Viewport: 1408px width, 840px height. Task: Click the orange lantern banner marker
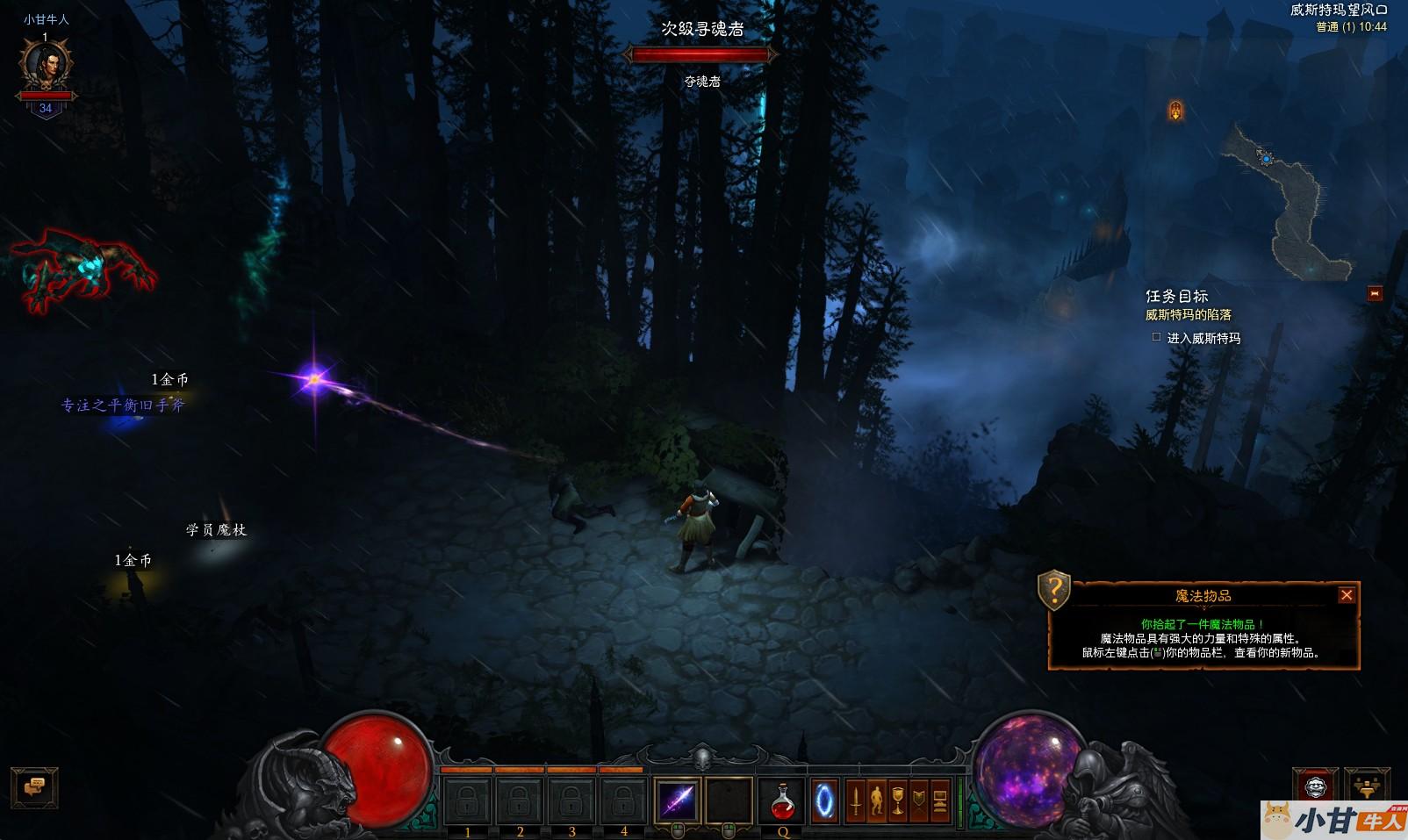pyautogui.click(x=1175, y=111)
